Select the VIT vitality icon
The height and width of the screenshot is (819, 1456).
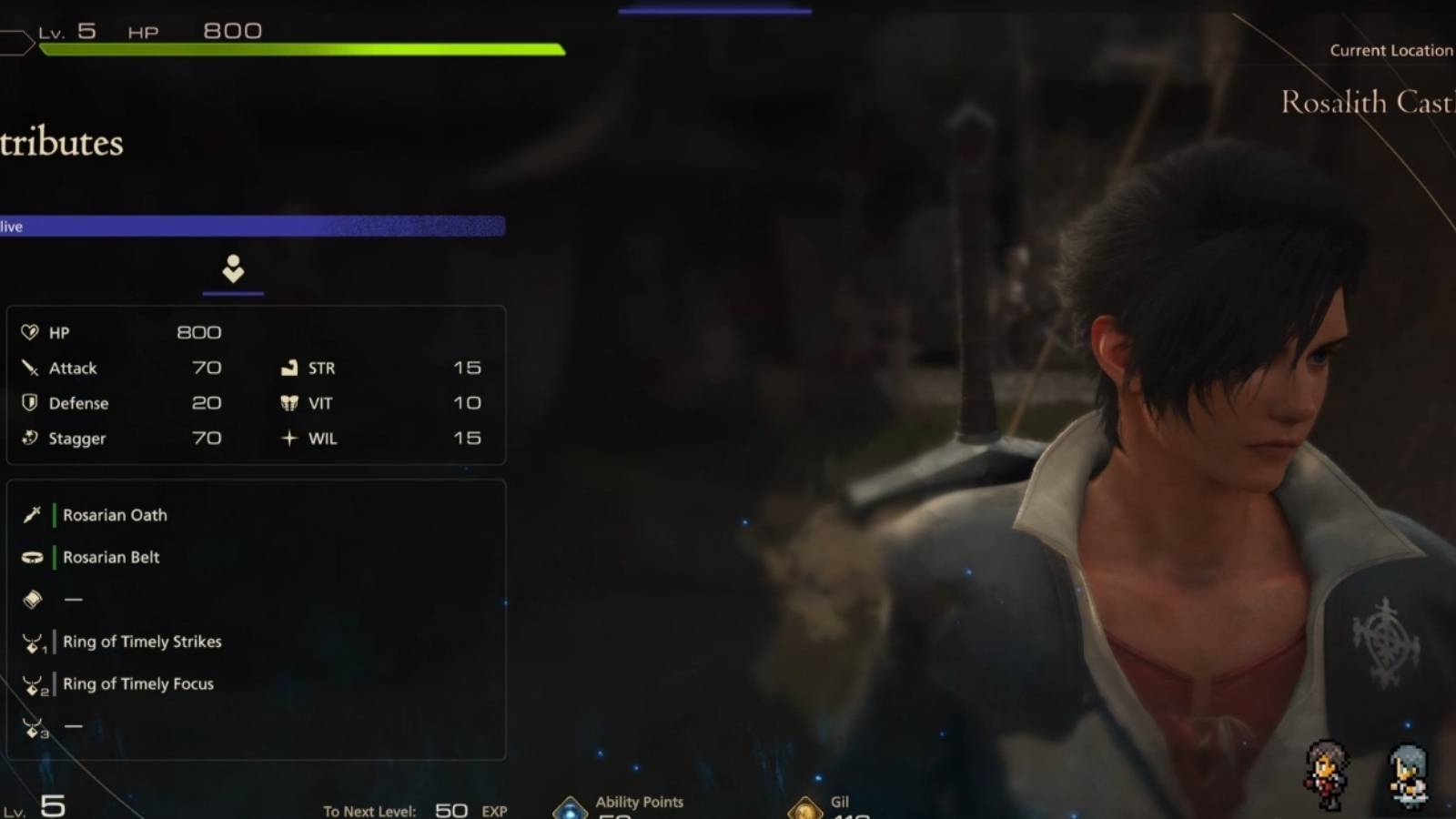pyautogui.click(x=289, y=402)
